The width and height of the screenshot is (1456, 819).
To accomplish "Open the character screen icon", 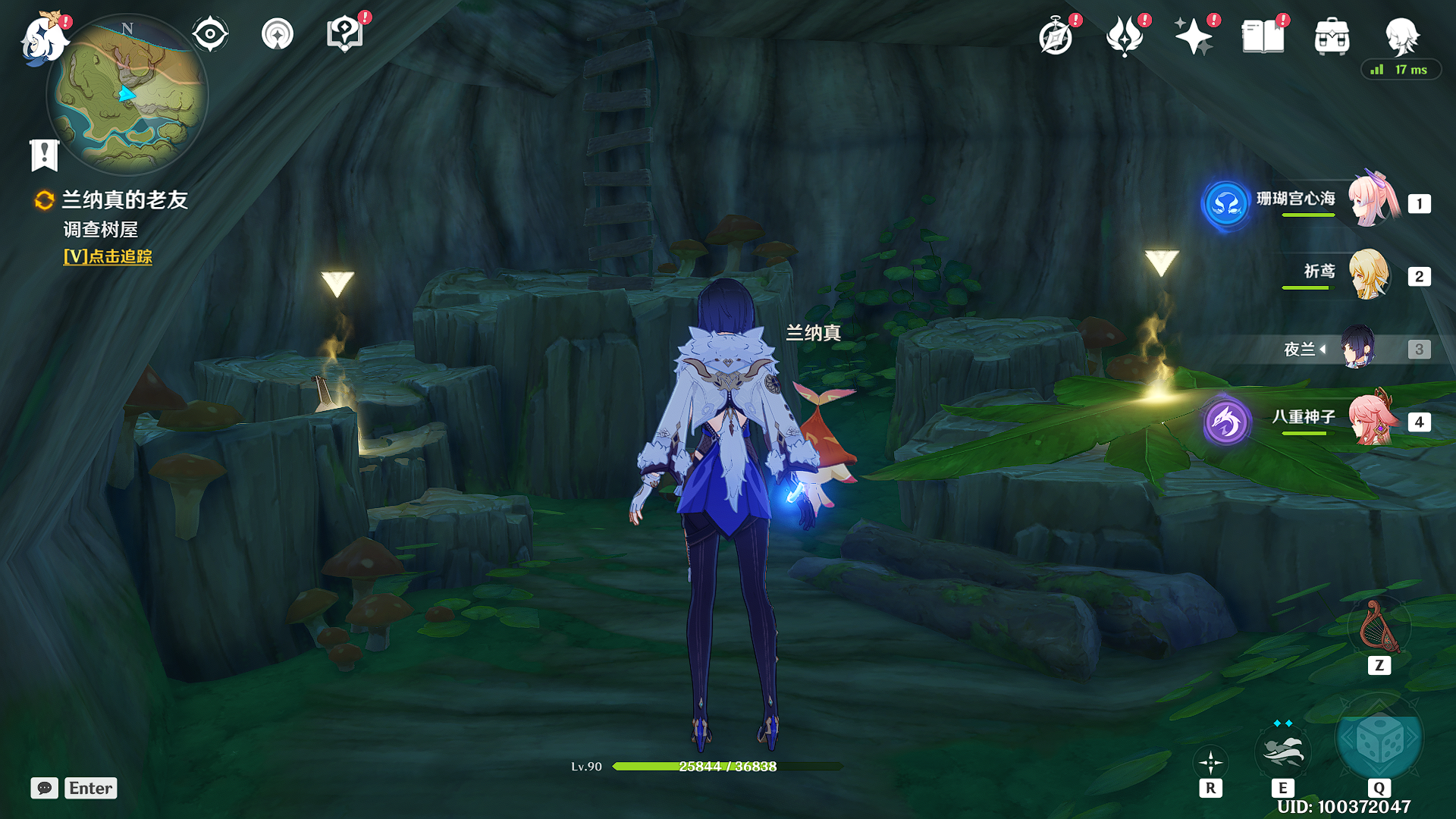I will click(x=1401, y=35).
